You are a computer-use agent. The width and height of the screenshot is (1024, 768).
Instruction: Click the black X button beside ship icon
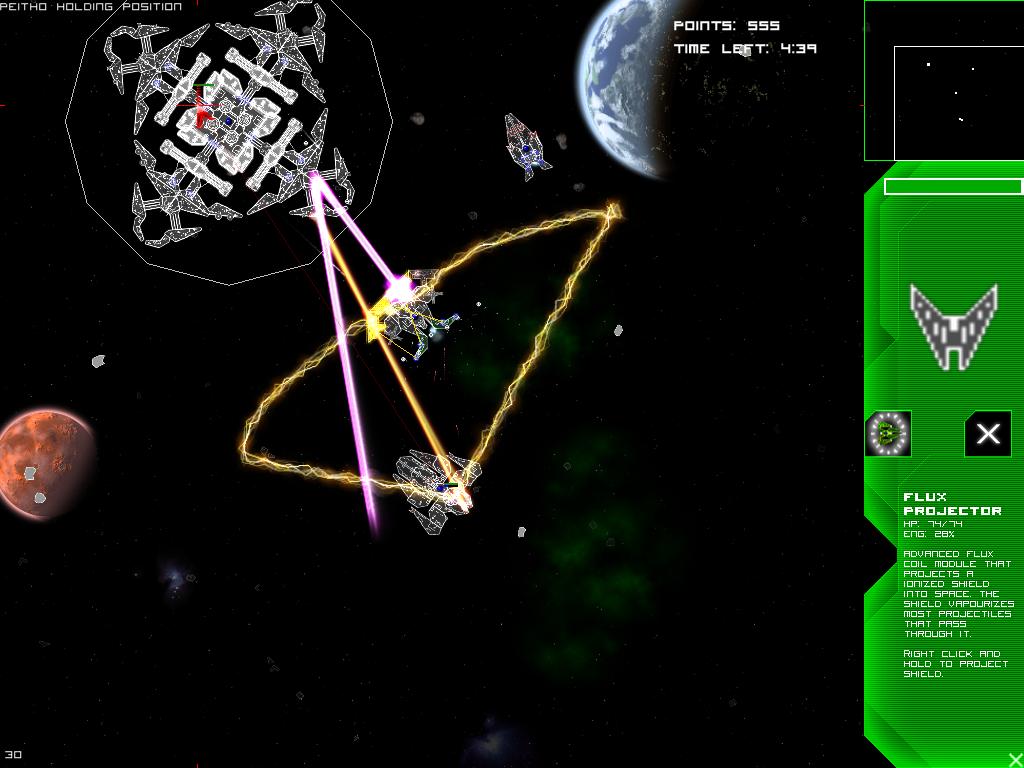pyautogui.click(x=987, y=434)
